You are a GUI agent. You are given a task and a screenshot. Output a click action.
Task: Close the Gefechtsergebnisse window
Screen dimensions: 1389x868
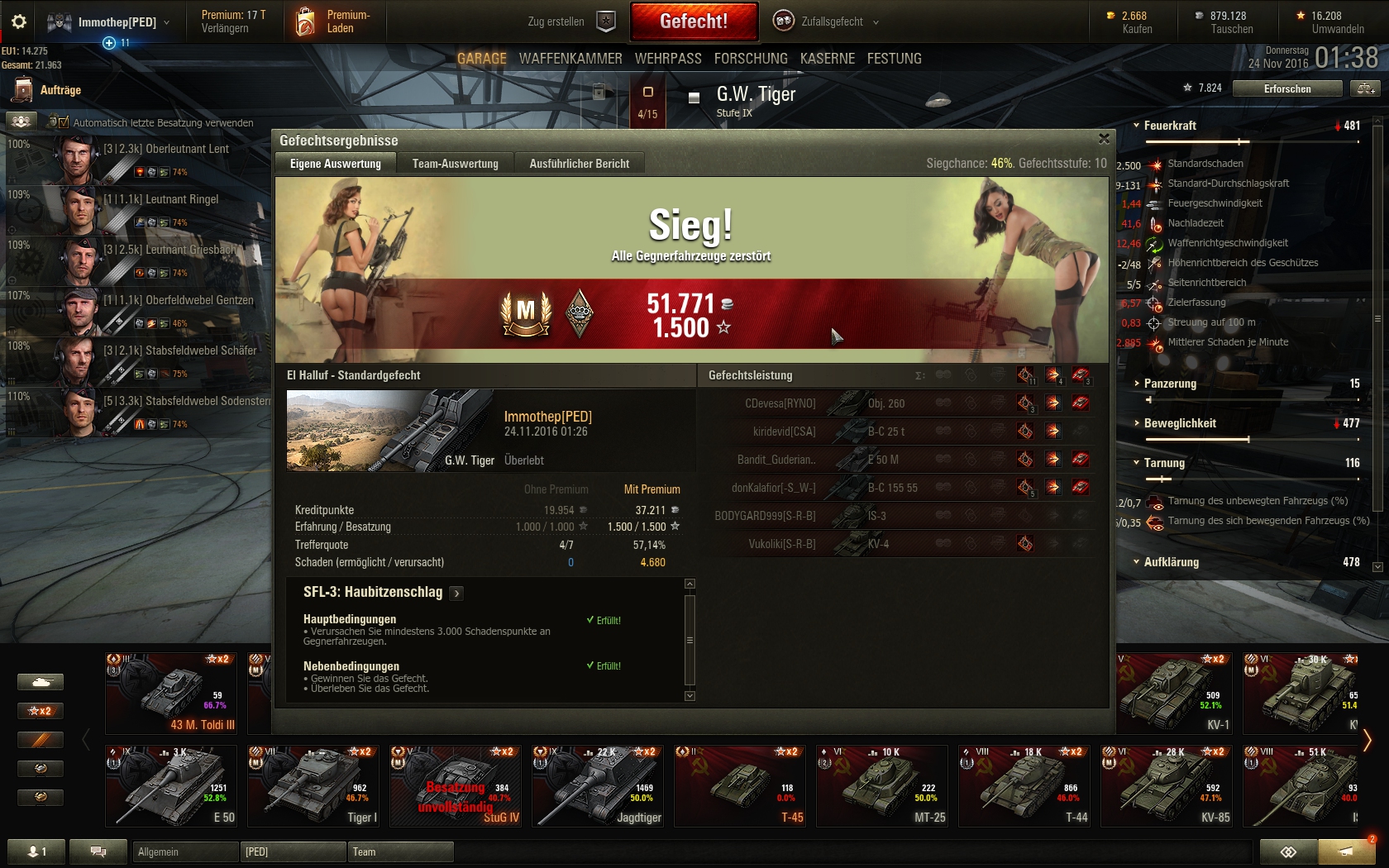[1104, 139]
